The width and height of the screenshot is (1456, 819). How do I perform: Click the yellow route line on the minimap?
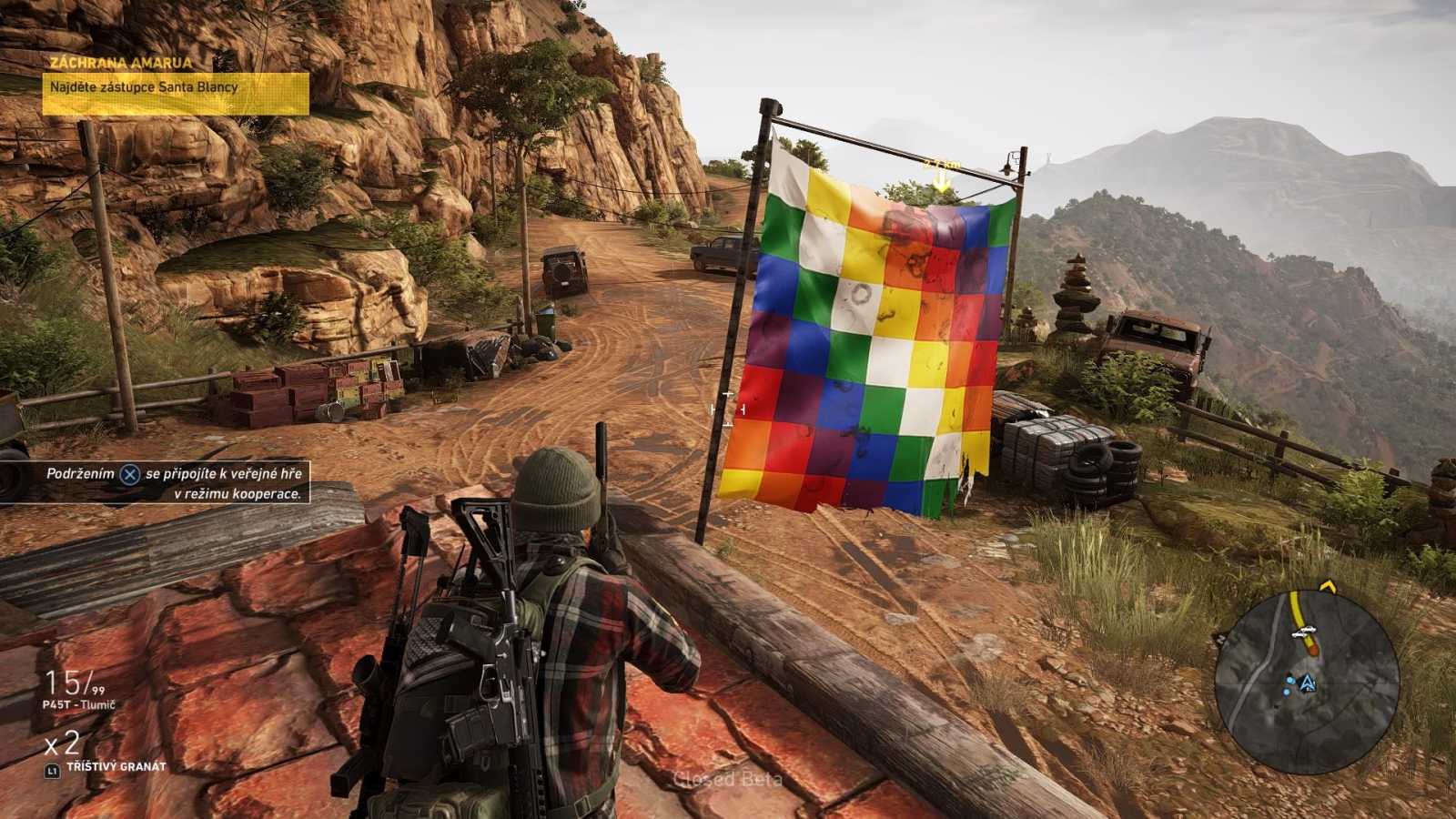click(1297, 612)
